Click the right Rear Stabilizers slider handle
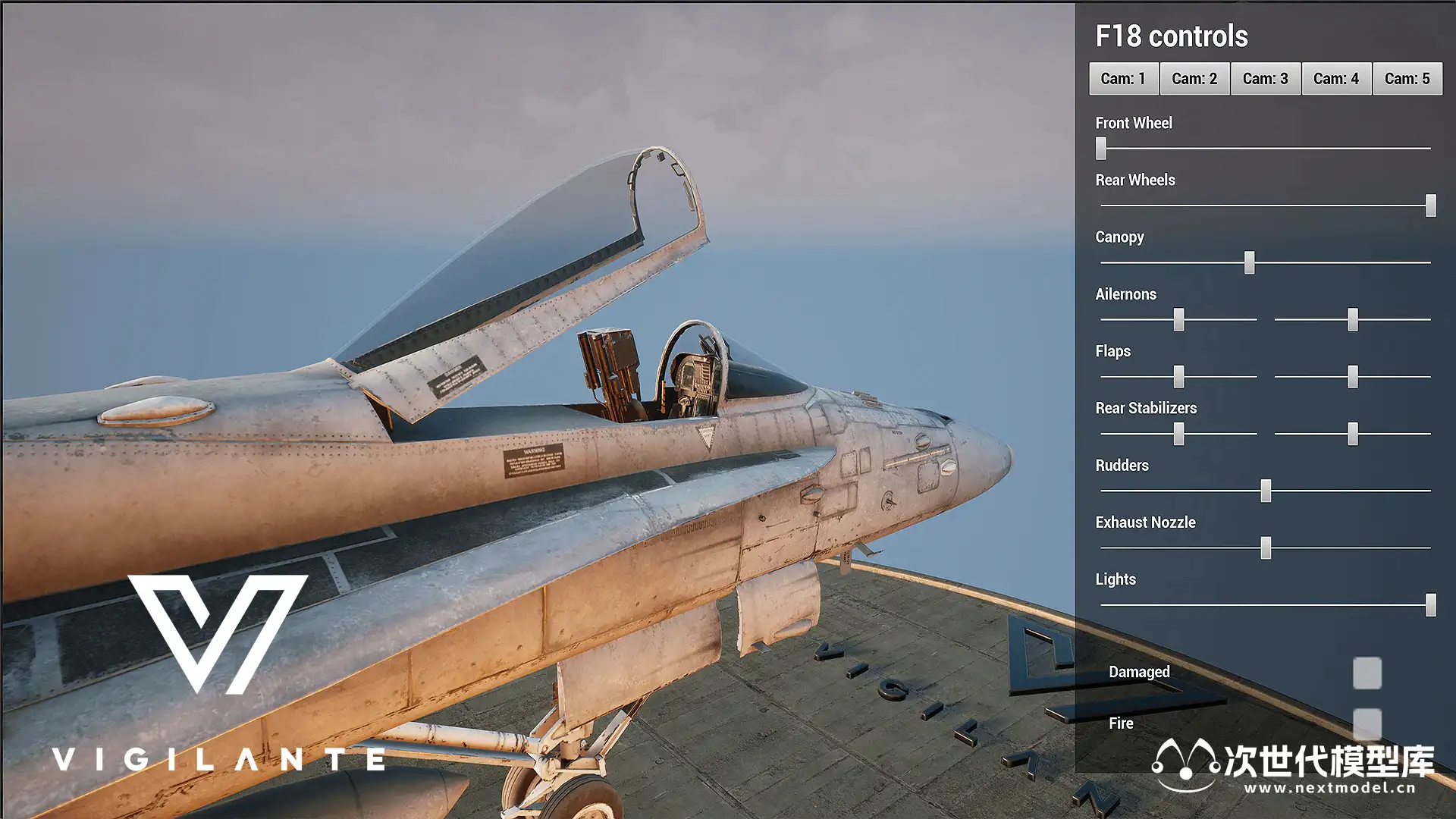 1352,434
